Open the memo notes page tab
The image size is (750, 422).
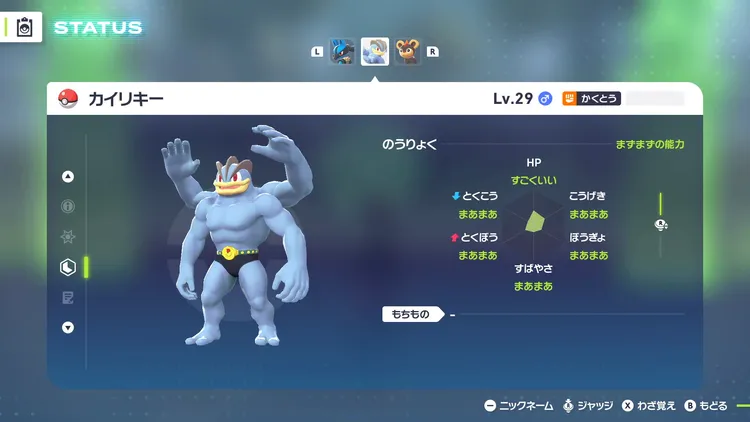(x=68, y=297)
